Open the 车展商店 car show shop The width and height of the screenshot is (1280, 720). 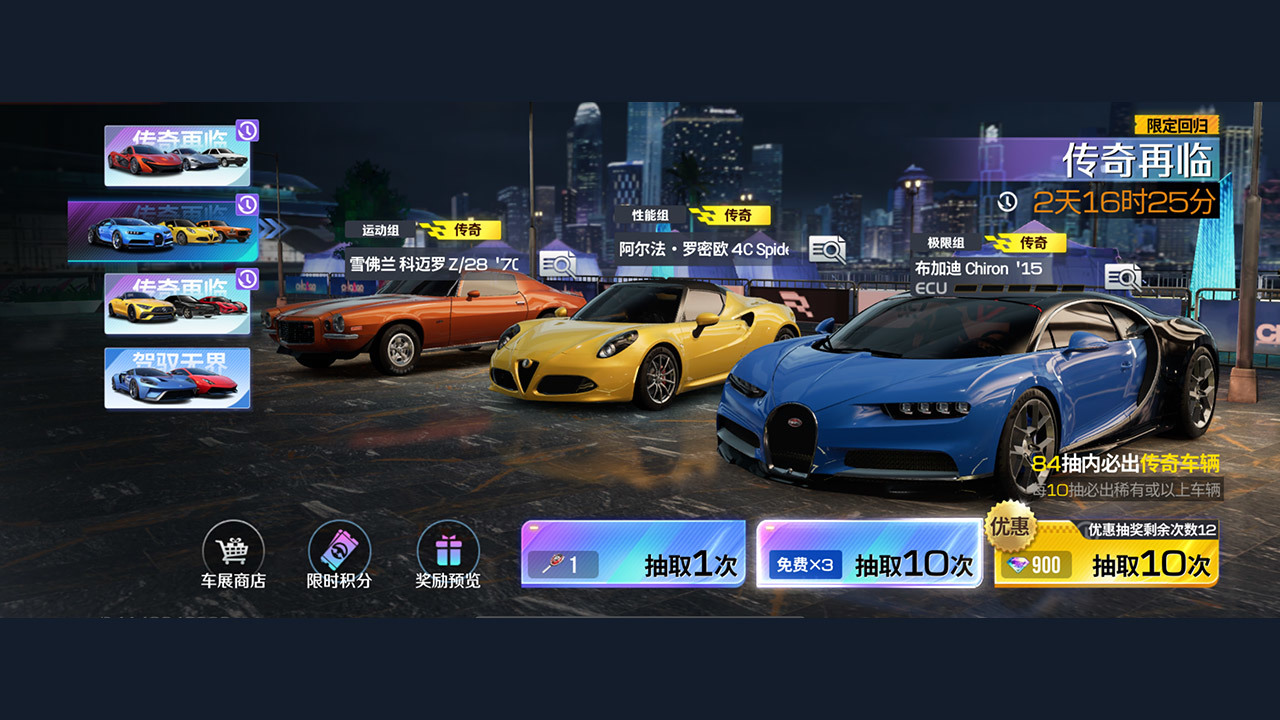coord(235,551)
